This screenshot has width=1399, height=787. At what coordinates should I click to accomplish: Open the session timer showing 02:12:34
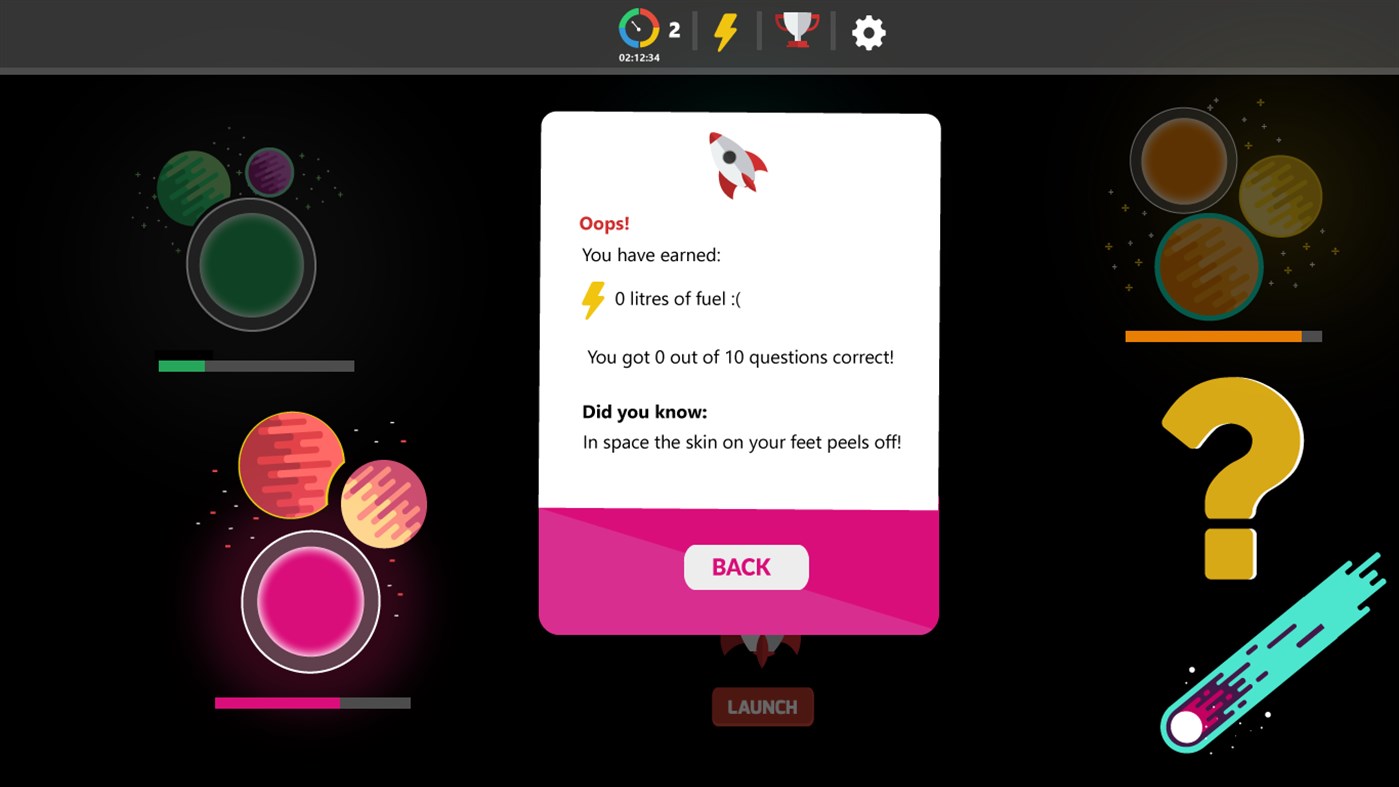pyautogui.click(x=637, y=57)
